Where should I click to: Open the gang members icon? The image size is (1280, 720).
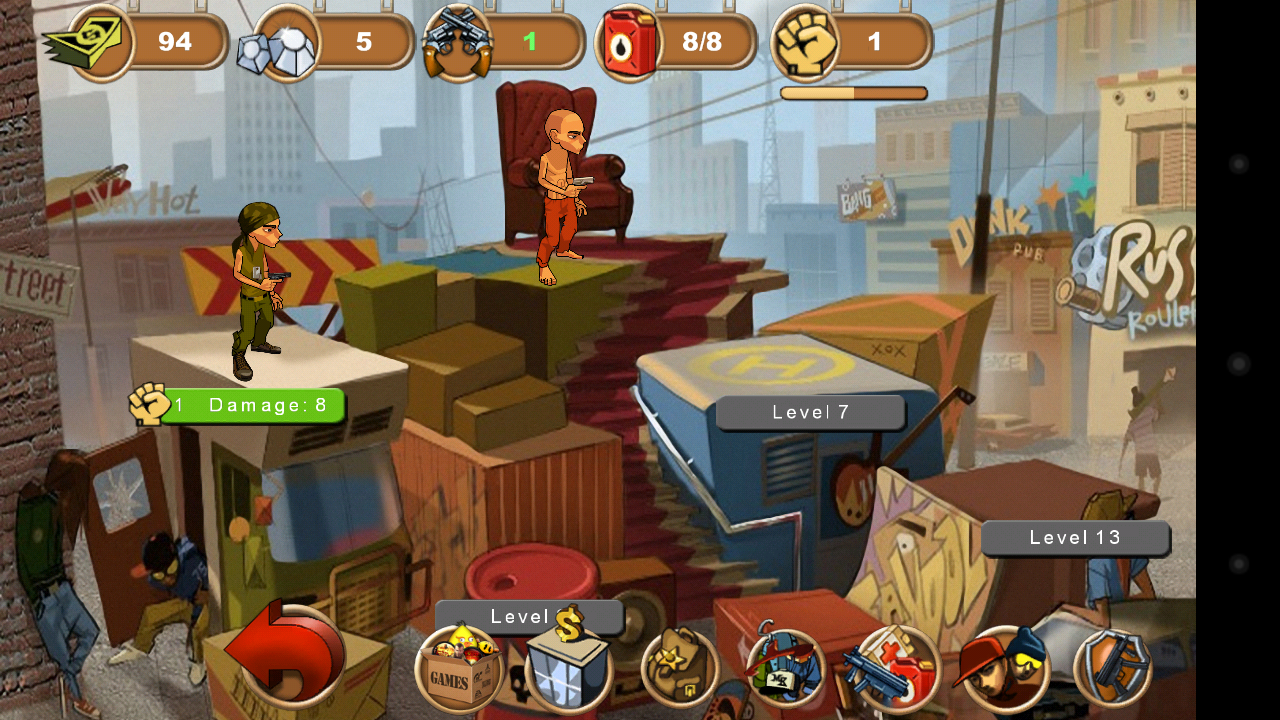[x=1003, y=668]
